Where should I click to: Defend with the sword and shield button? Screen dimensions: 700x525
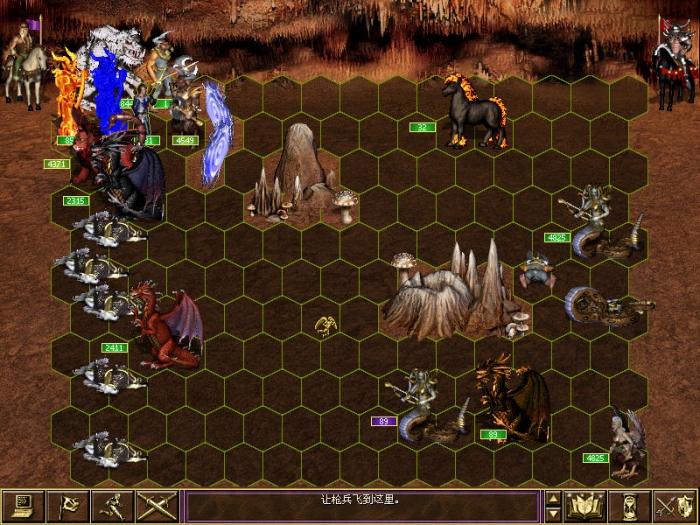click(x=675, y=506)
